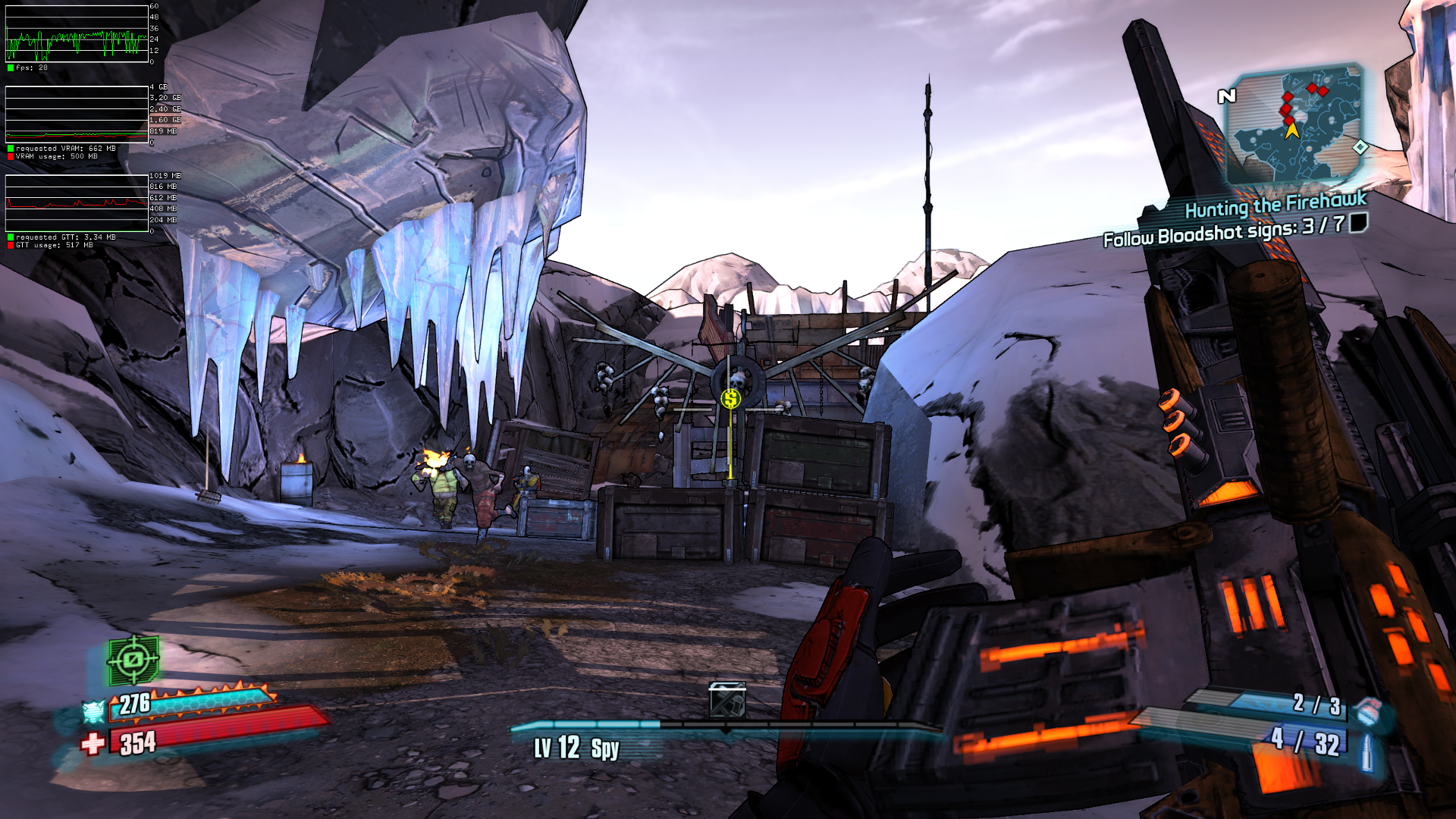Click the minimap in the corner
1456x819 pixels.
point(1295,125)
